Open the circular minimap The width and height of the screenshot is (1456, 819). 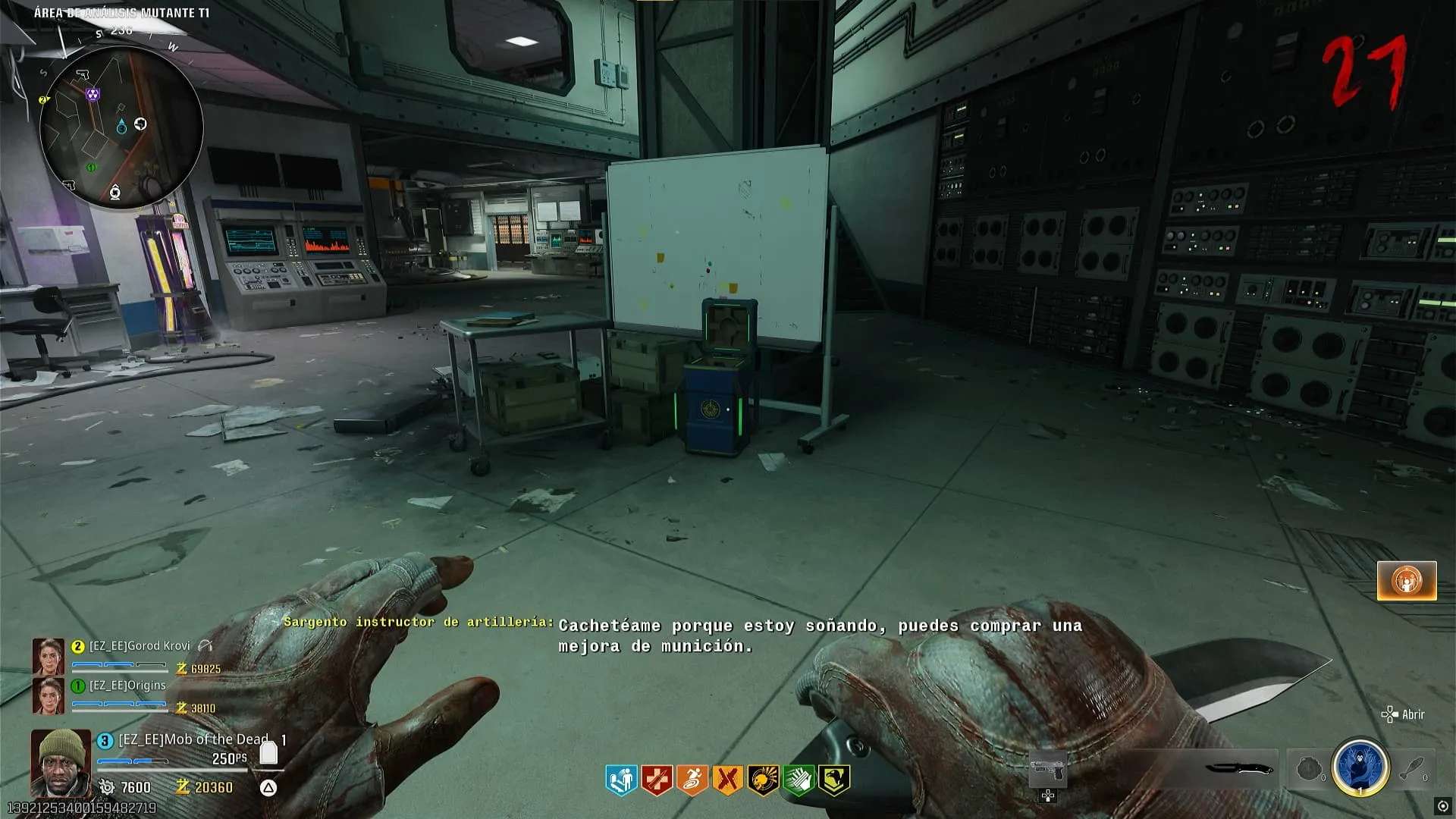pos(121,127)
